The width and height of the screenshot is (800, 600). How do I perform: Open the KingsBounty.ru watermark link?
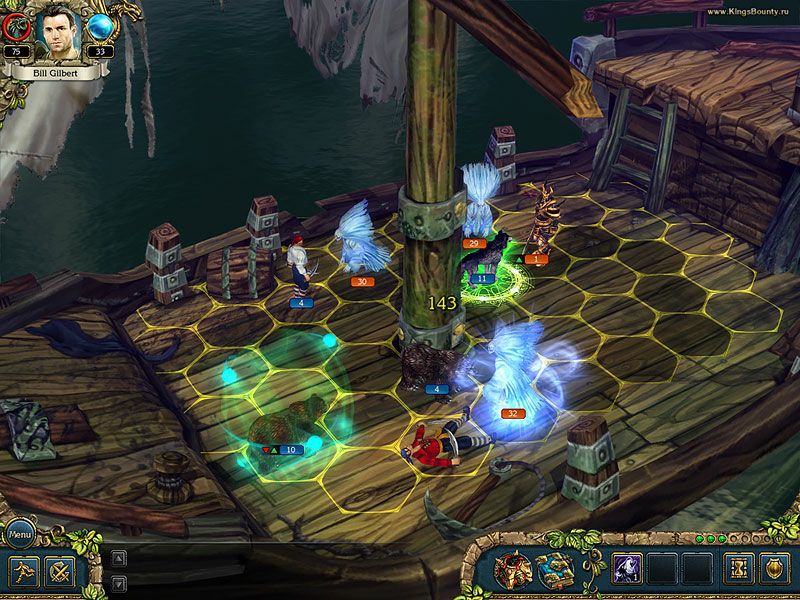tap(748, 11)
